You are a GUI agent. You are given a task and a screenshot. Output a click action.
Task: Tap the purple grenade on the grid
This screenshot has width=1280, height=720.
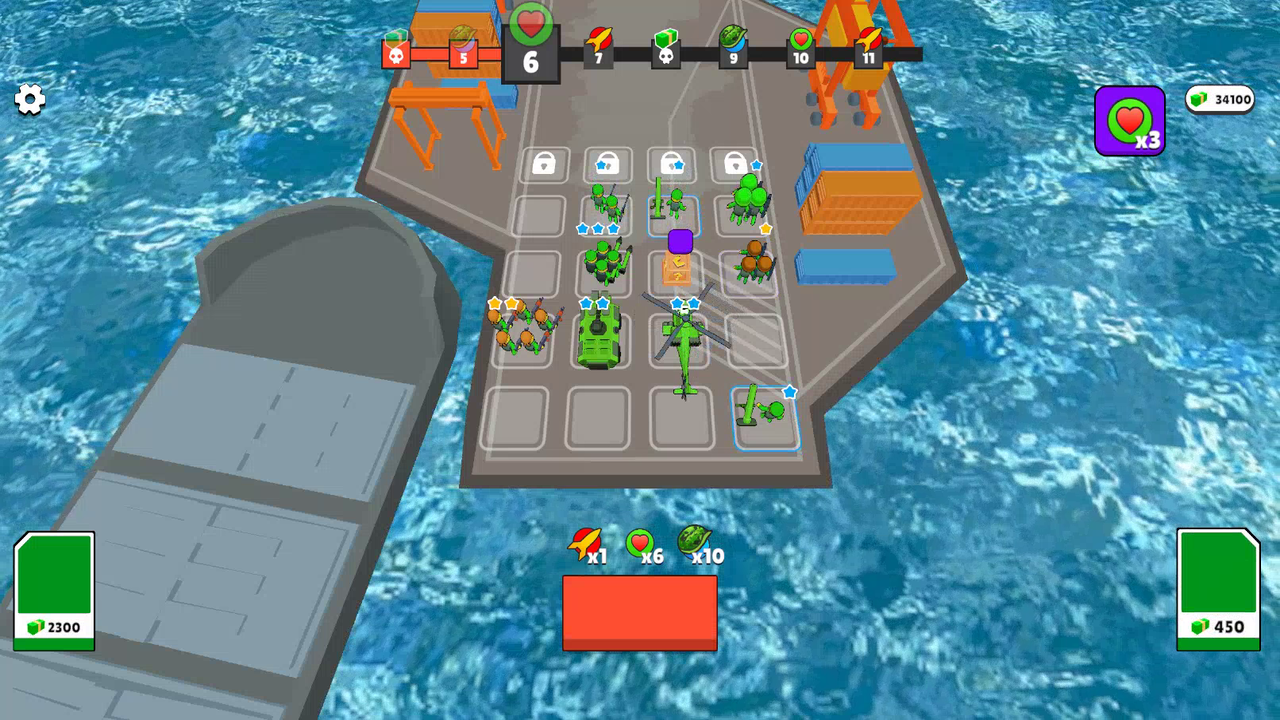[679, 240]
